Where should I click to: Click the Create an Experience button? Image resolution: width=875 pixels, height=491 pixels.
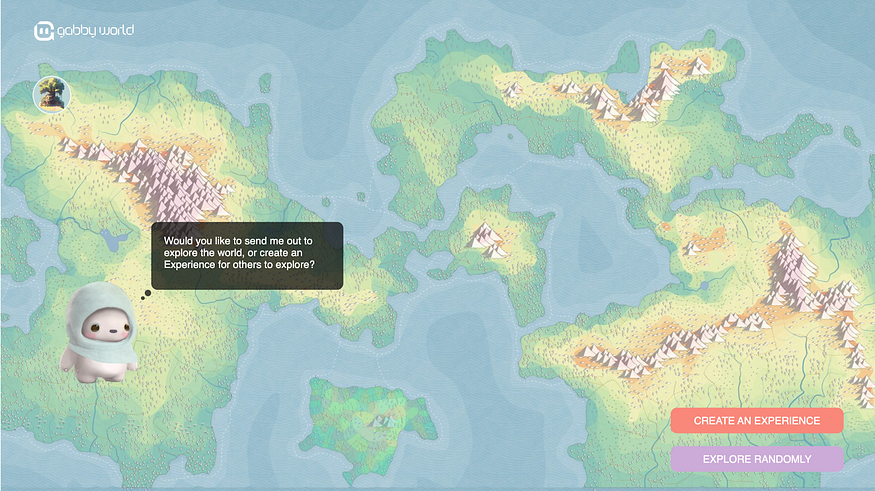pyautogui.click(x=757, y=421)
